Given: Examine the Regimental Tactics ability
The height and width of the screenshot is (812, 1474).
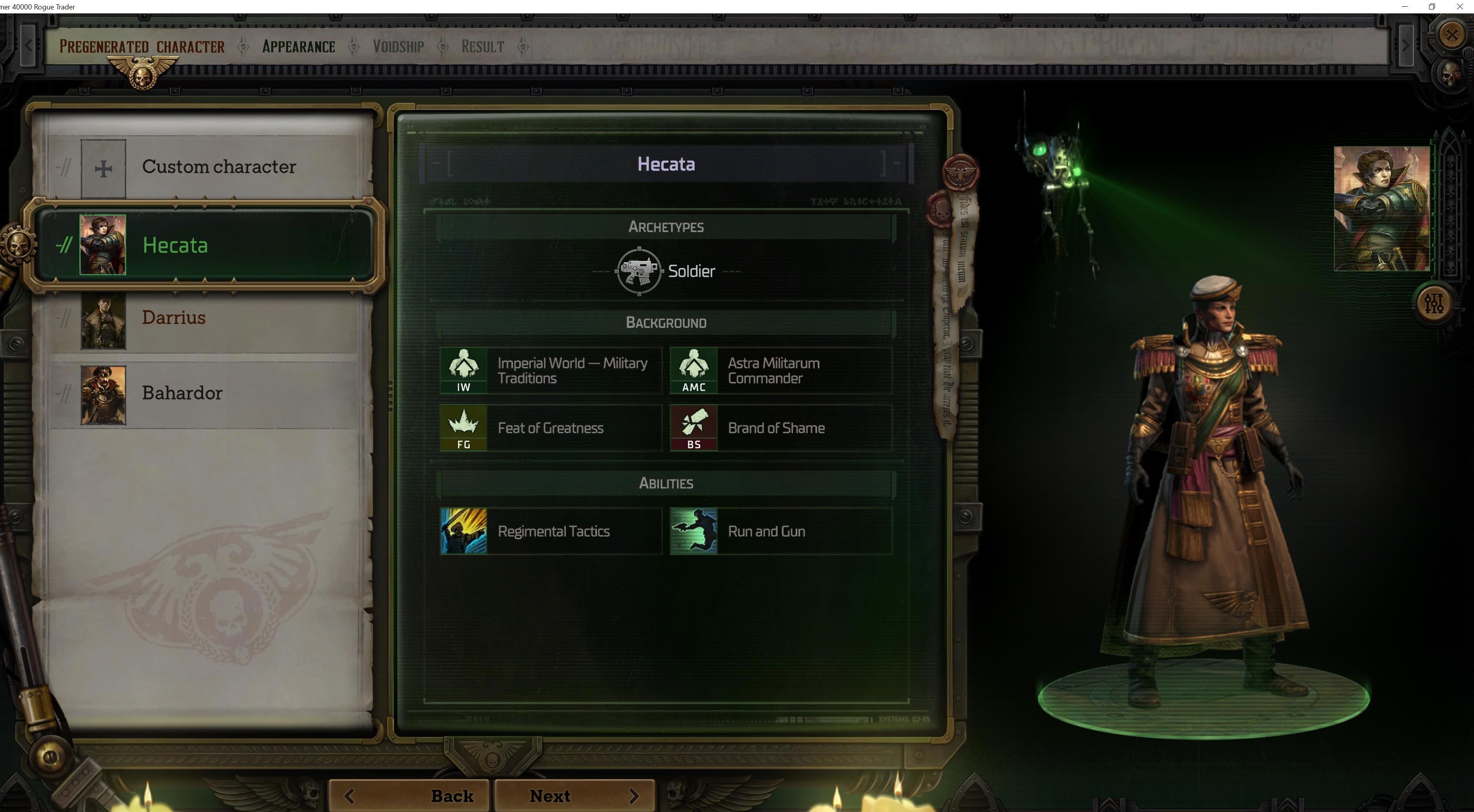Looking at the screenshot, I should point(551,532).
